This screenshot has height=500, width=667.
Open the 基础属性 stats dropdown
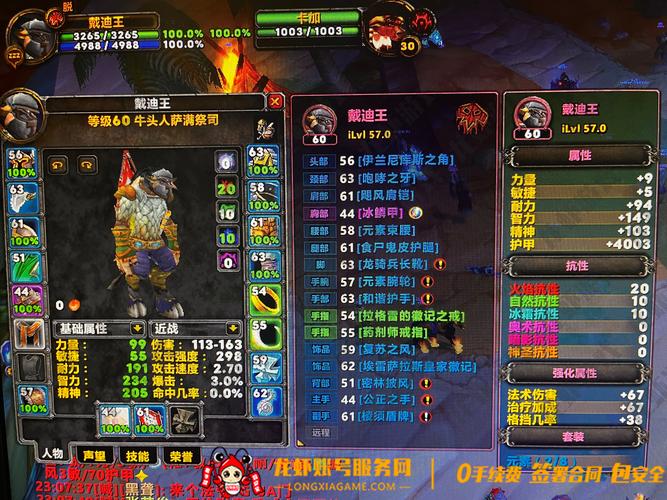(x=97, y=328)
